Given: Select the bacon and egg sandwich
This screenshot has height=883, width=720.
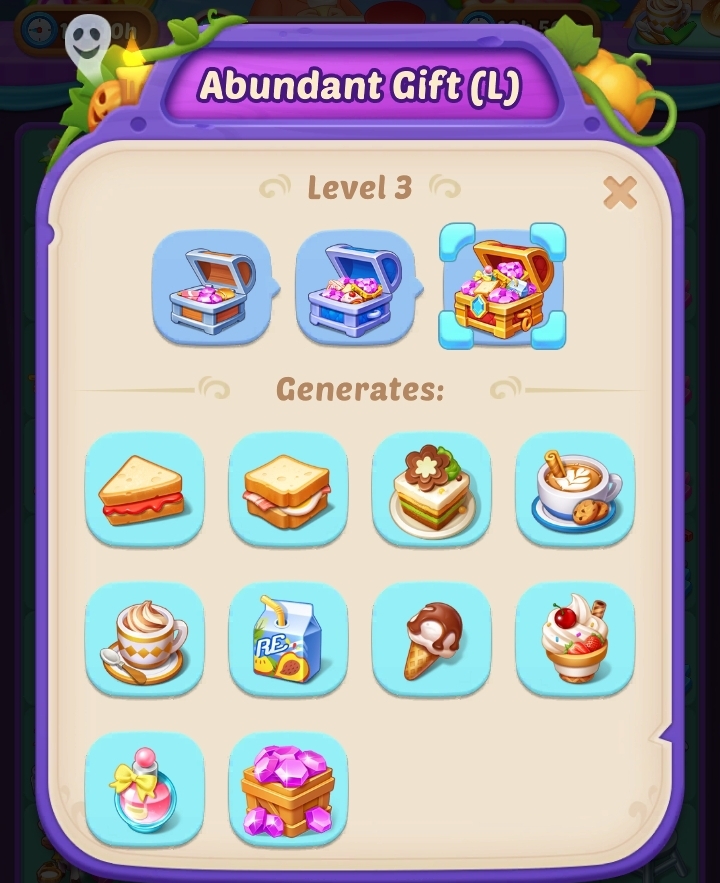Looking at the screenshot, I should click(x=288, y=490).
